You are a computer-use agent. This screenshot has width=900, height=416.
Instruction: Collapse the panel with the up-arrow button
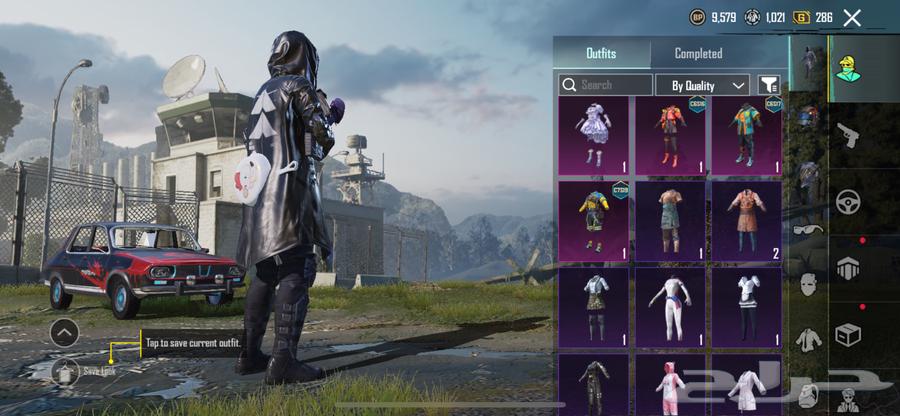pyautogui.click(x=64, y=332)
